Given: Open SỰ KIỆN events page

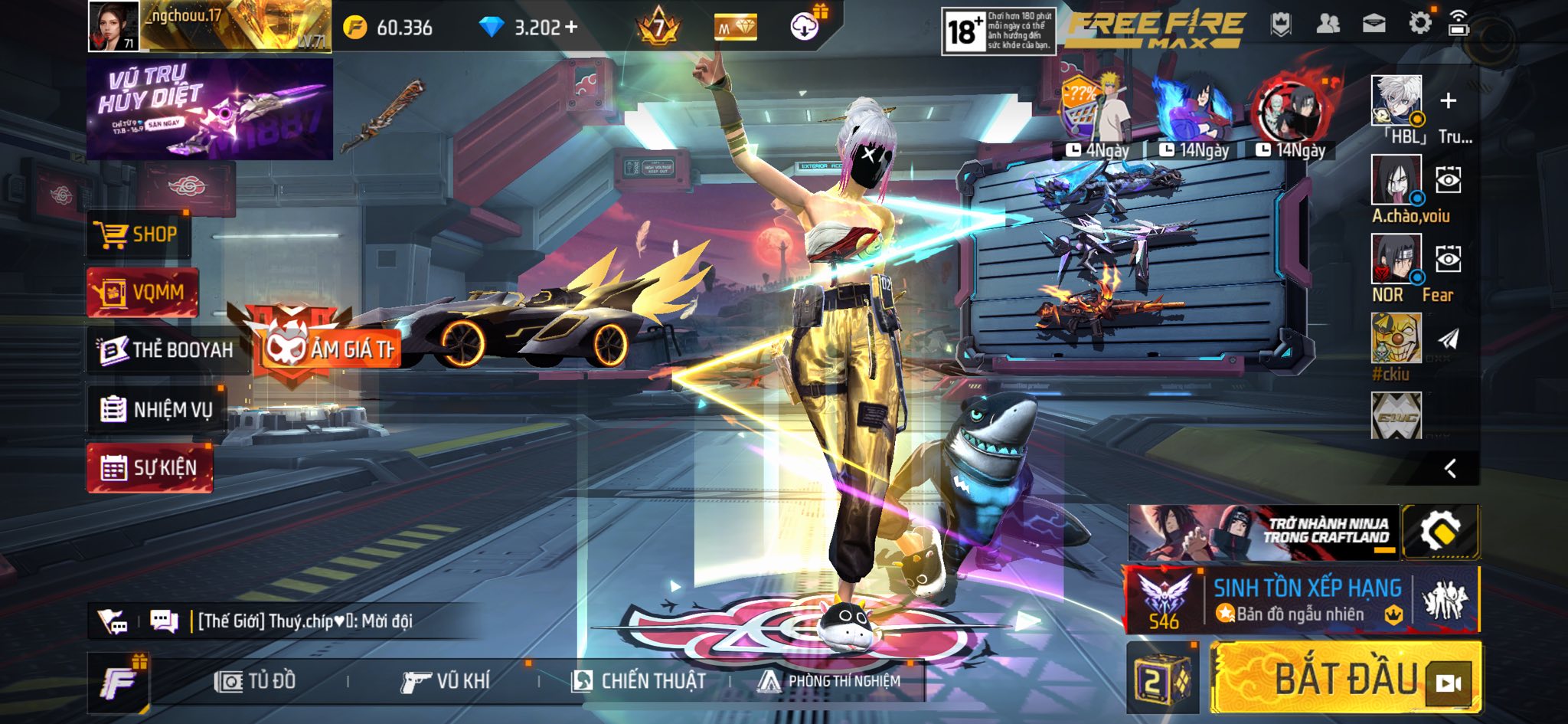Looking at the screenshot, I should click(x=150, y=467).
